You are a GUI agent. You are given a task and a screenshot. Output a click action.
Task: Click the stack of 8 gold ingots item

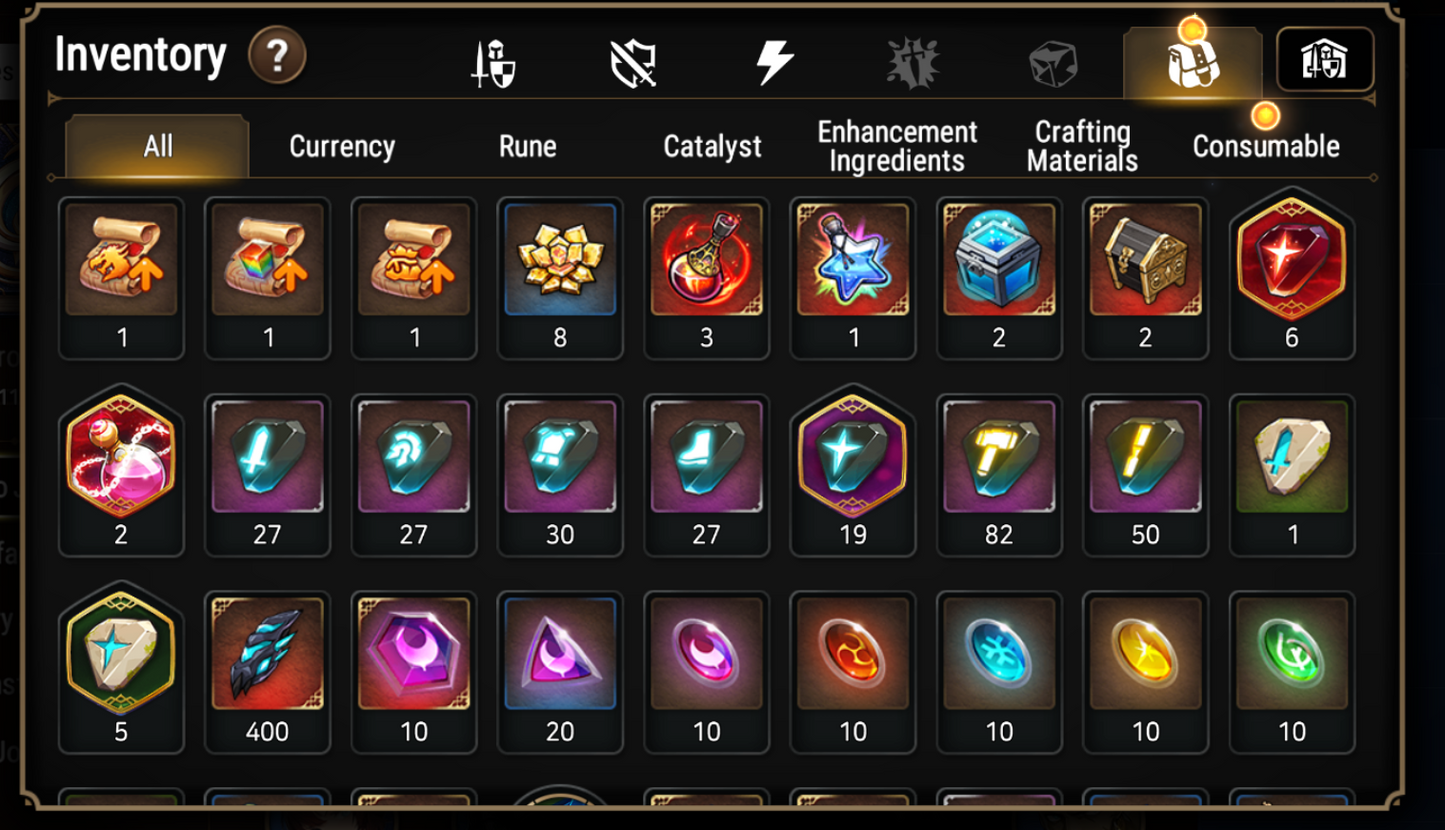tap(560, 262)
